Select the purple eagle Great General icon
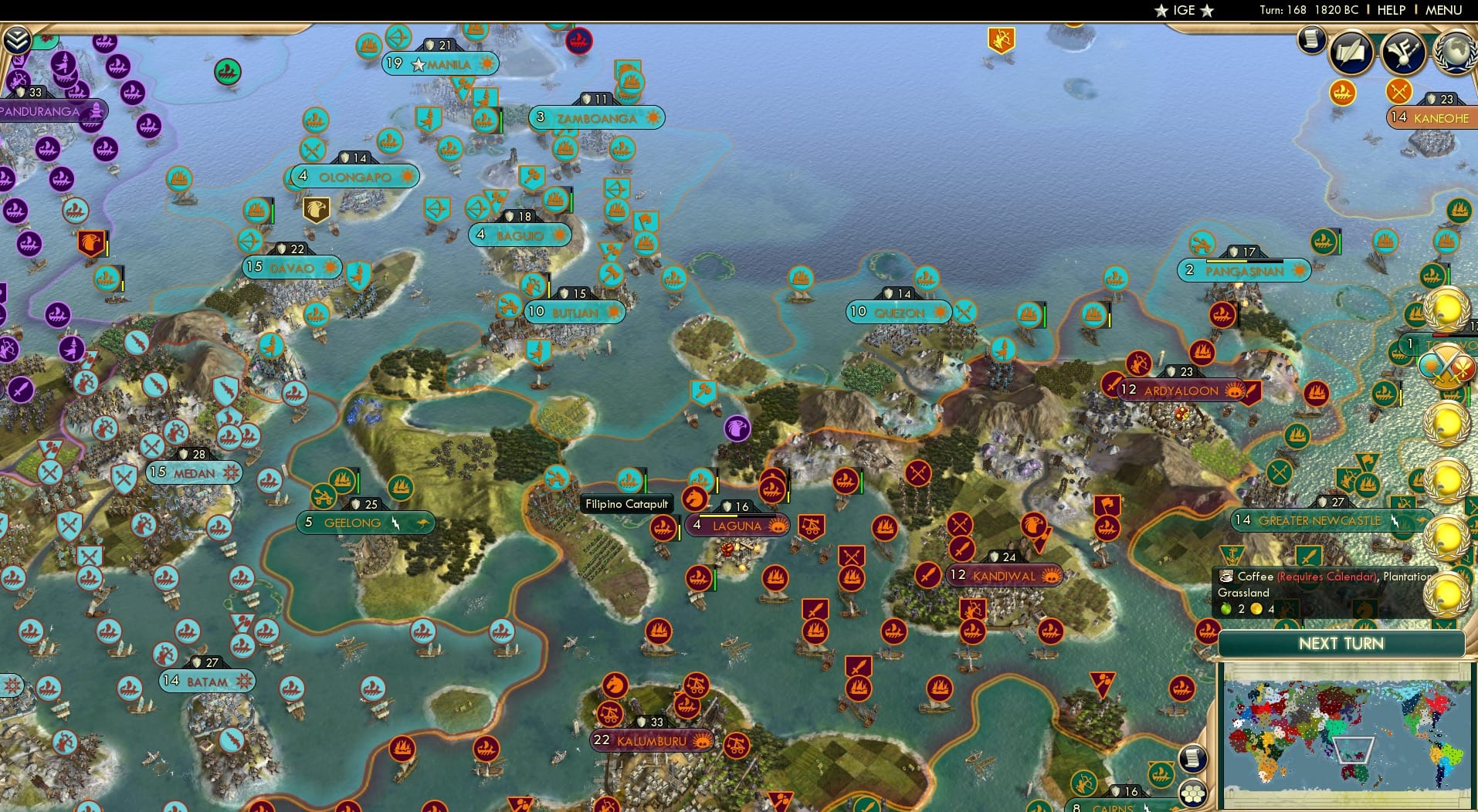Image resolution: width=1478 pixels, height=812 pixels. tap(737, 429)
